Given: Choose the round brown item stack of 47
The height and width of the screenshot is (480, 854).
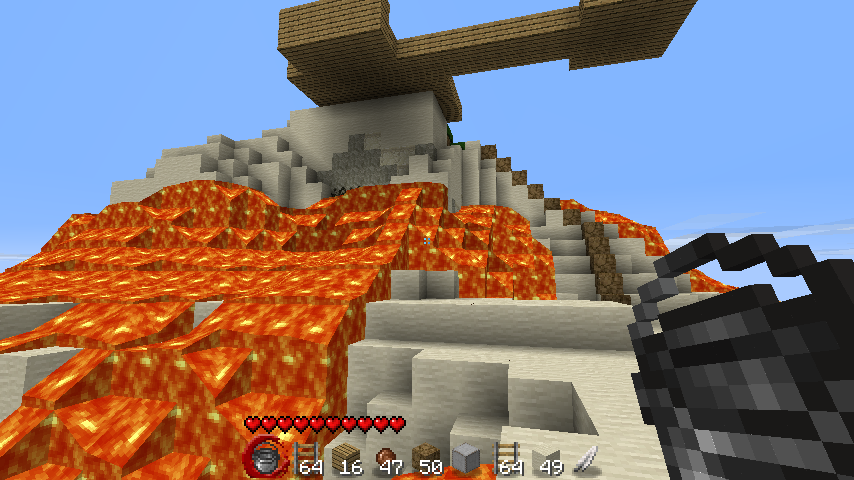Looking at the screenshot, I should coord(385,459).
